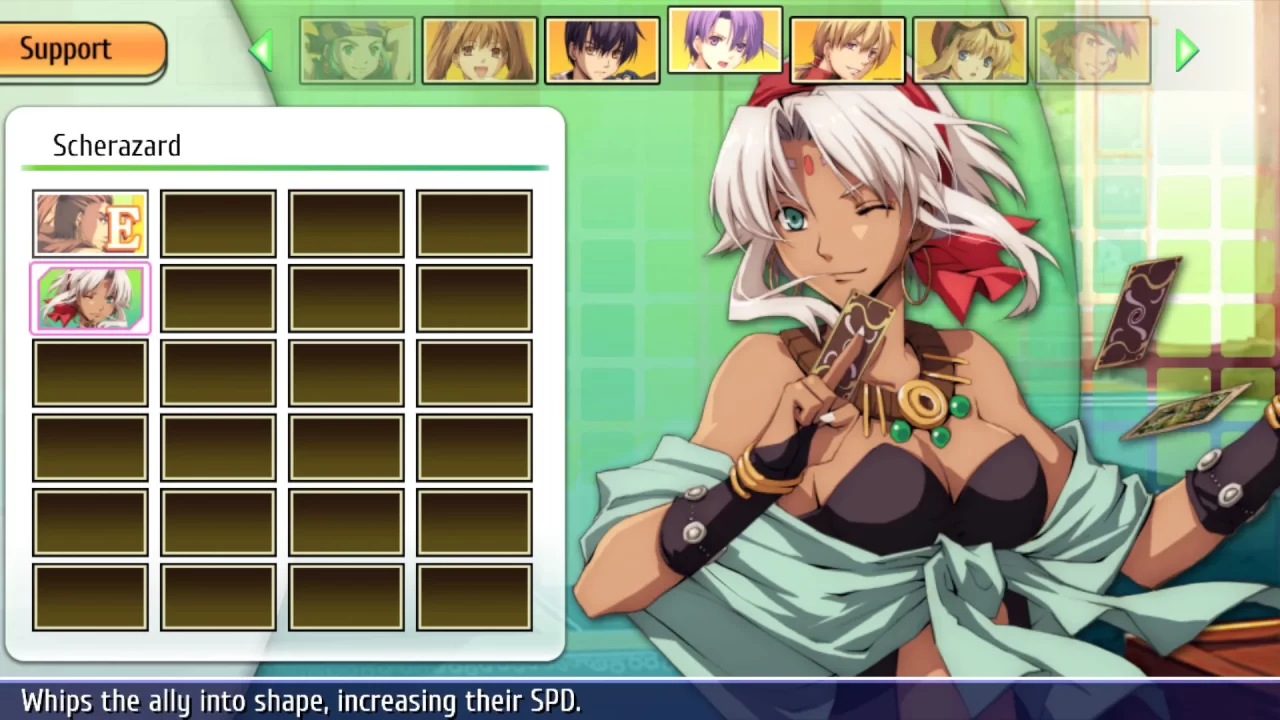Screen dimensions: 1280x720
Task: Click an empty slot in the fourth row
Action: coord(217,447)
